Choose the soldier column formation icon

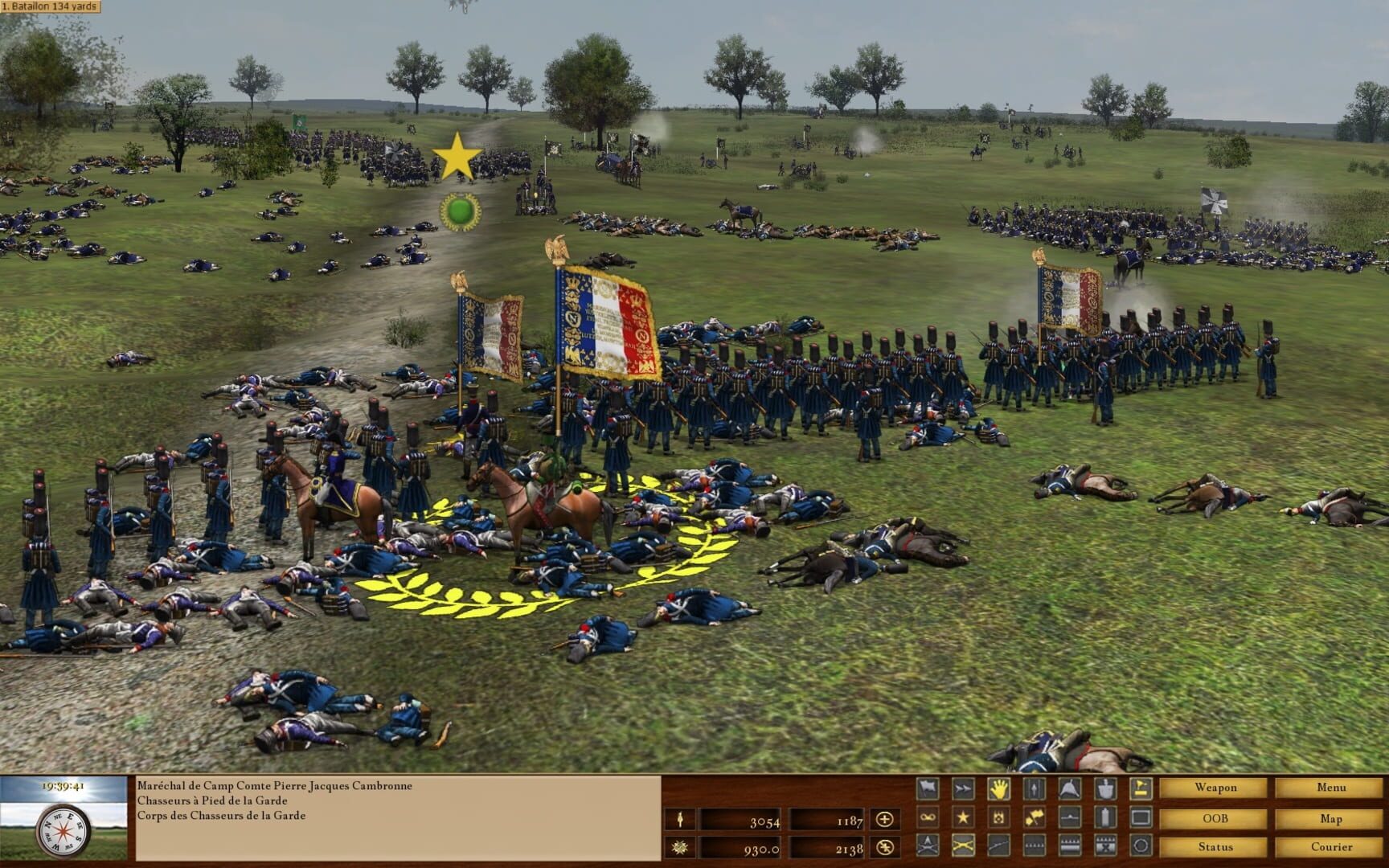(x=1033, y=788)
